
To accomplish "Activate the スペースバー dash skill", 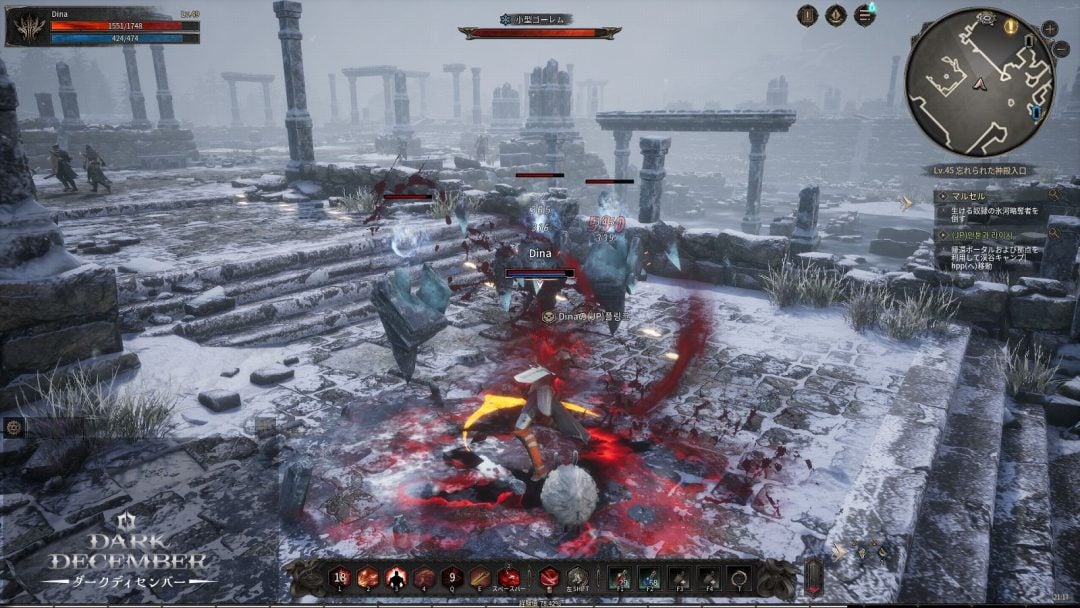I will pyautogui.click(x=510, y=578).
